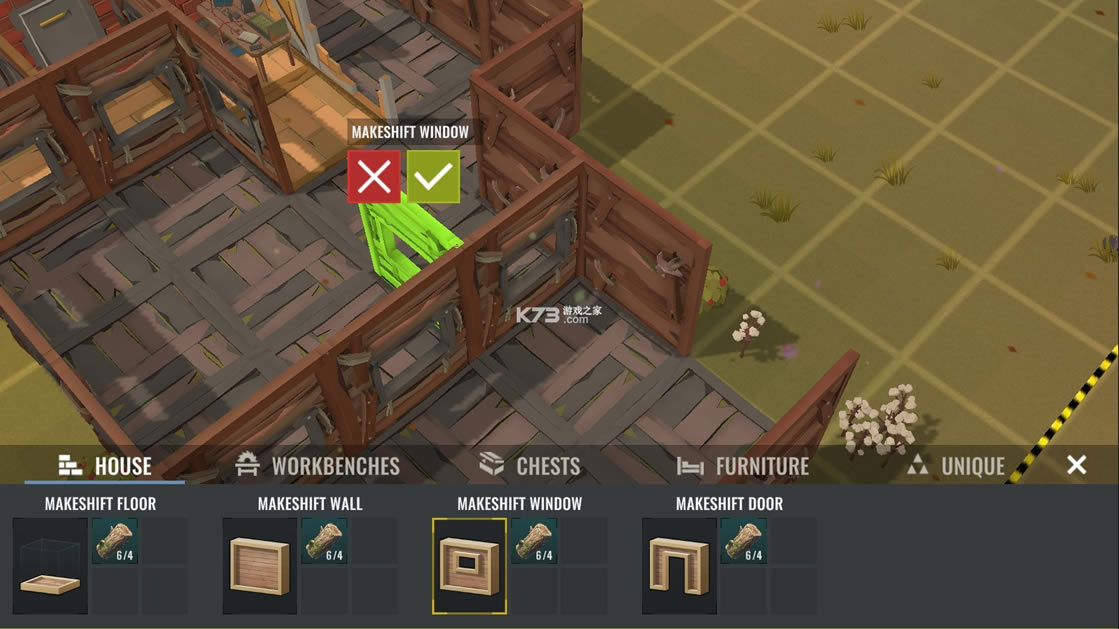The width and height of the screenshot is (1119, 629).
Task: Tap the Makeshift Wall pine log requirement
Action: 325,541
